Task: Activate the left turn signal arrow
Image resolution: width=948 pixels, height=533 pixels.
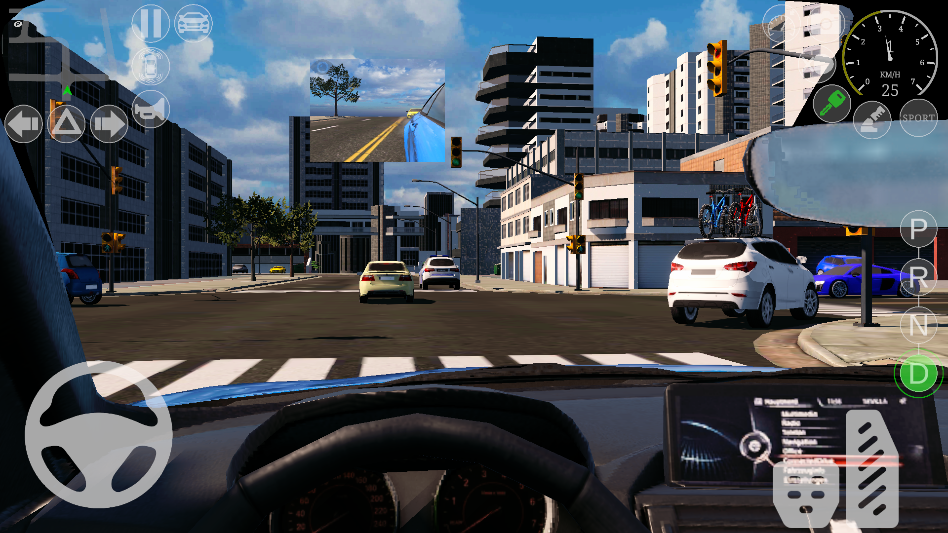Action: click(24, 124)
